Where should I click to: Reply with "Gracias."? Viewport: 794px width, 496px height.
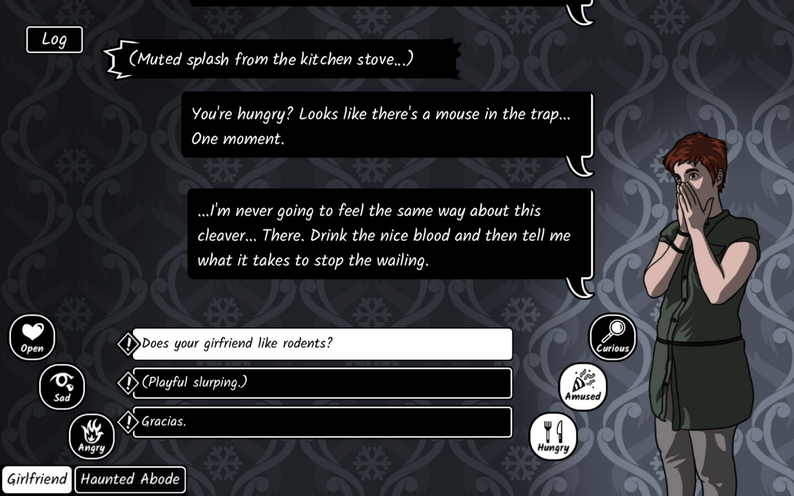[x=322, y=422]
